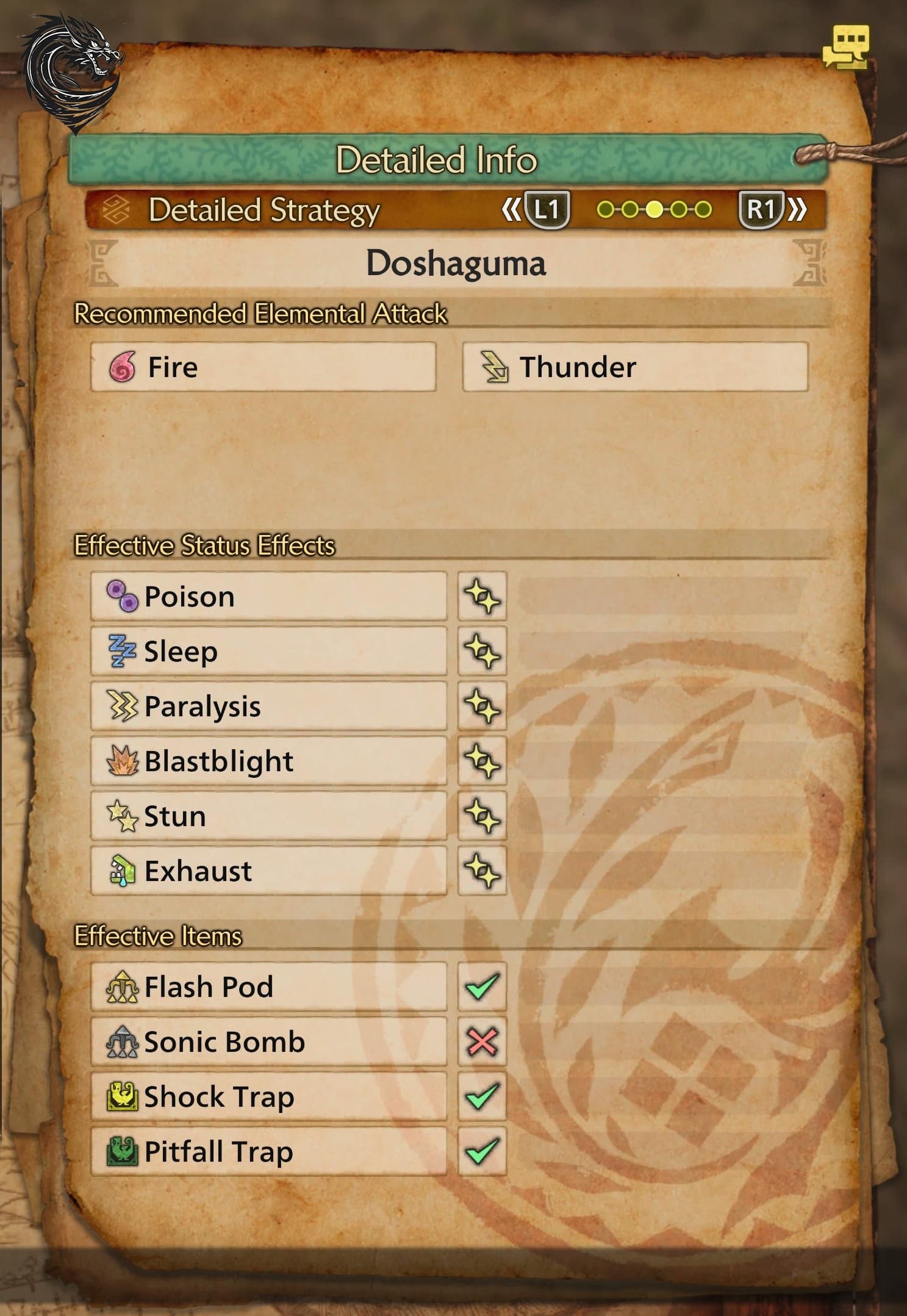This screenshot has width=907, height=1316.
Task: Select the Pitfall Trap item row
Action: click(x=268, y=1151)
